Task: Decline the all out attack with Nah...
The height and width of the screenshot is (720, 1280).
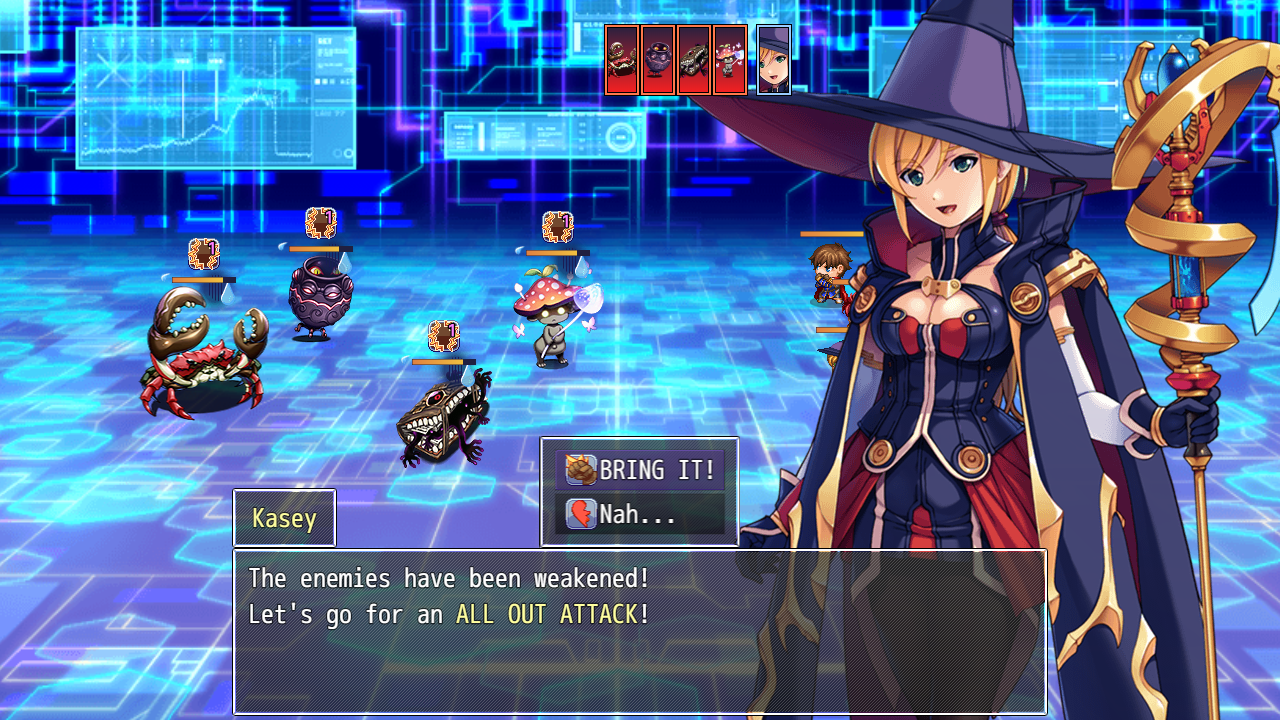Action: pos(640,514)
